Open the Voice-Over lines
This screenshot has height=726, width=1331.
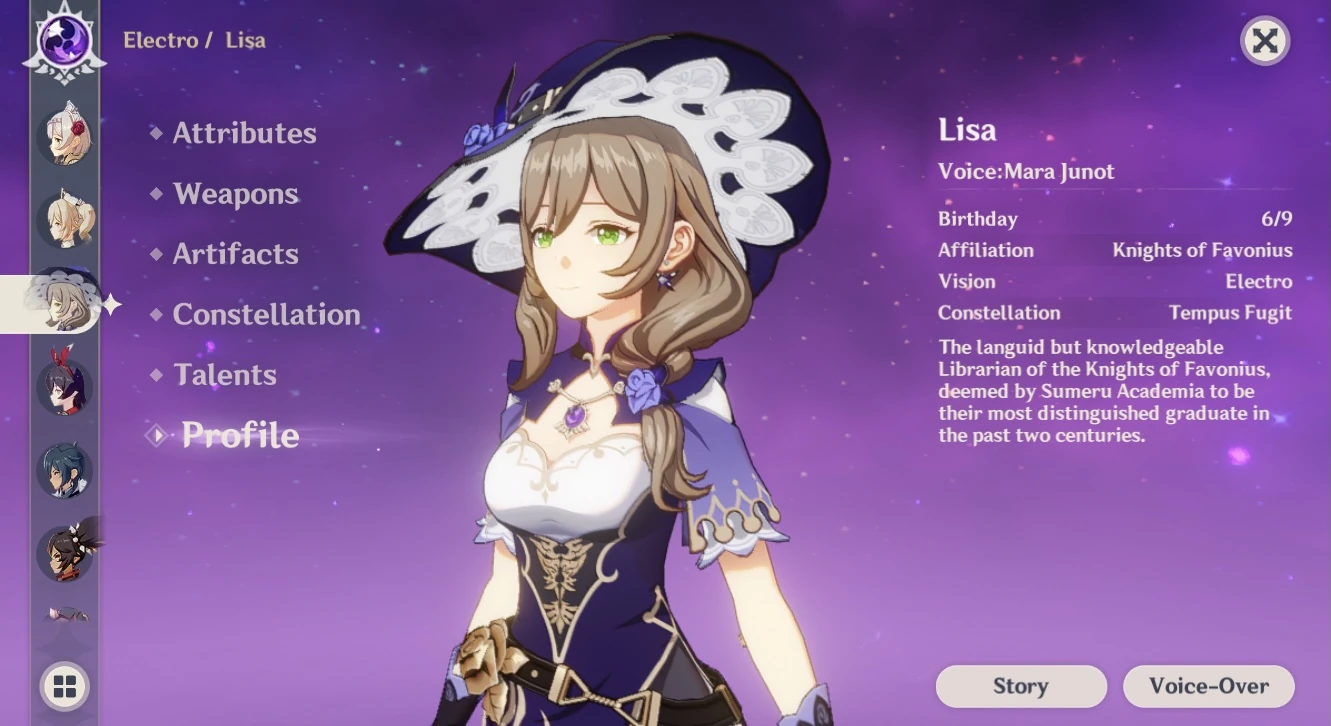point(1208,686)
